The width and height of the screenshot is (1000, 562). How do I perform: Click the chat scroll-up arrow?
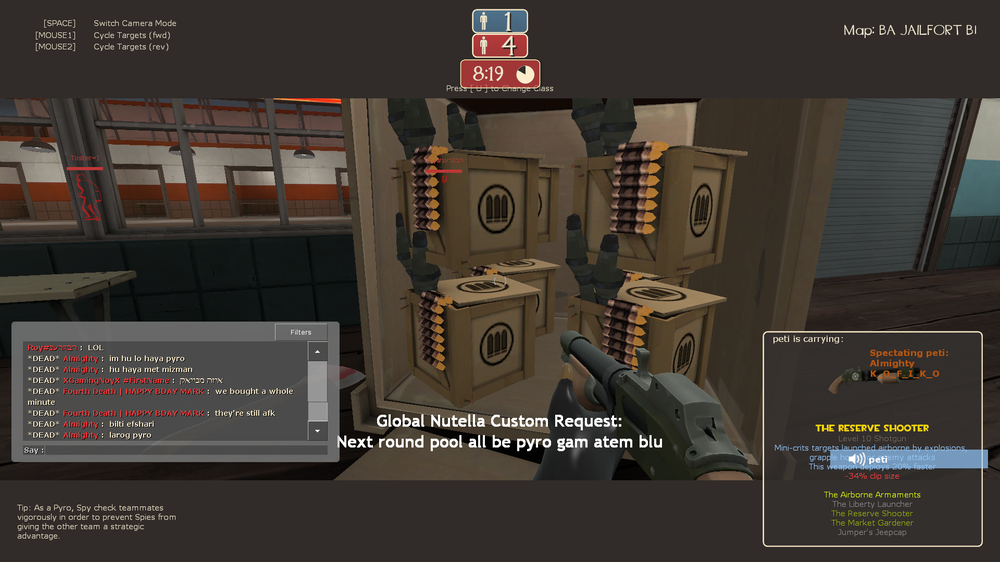point(318,352)
